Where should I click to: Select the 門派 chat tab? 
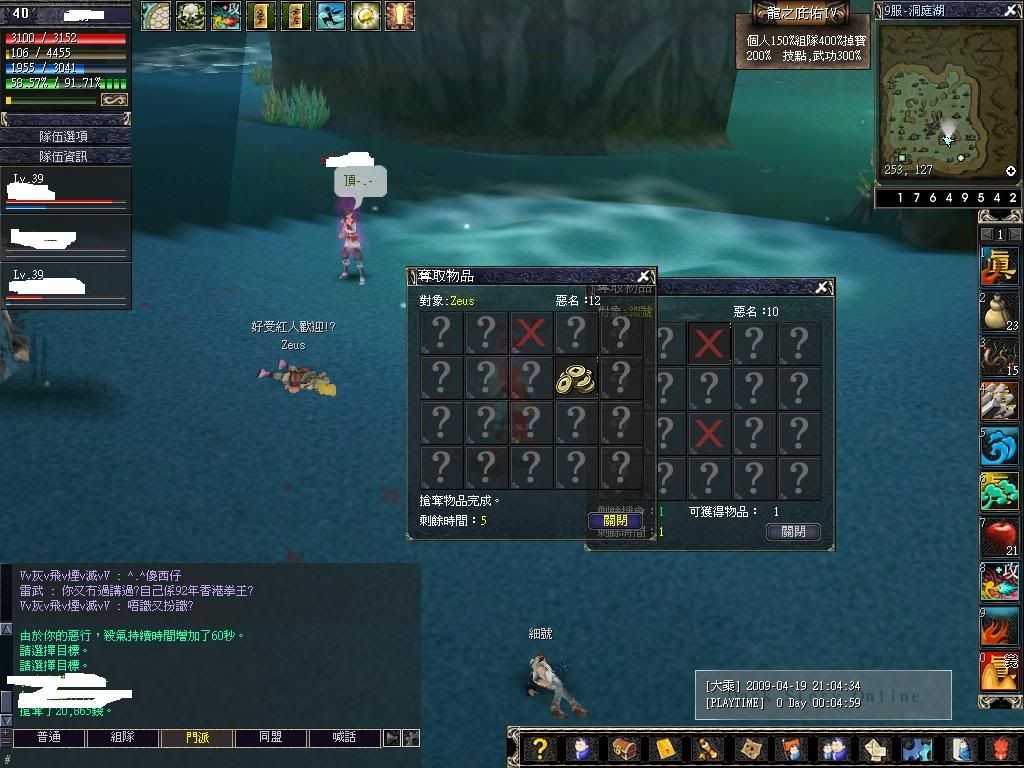tap(197, 738)
